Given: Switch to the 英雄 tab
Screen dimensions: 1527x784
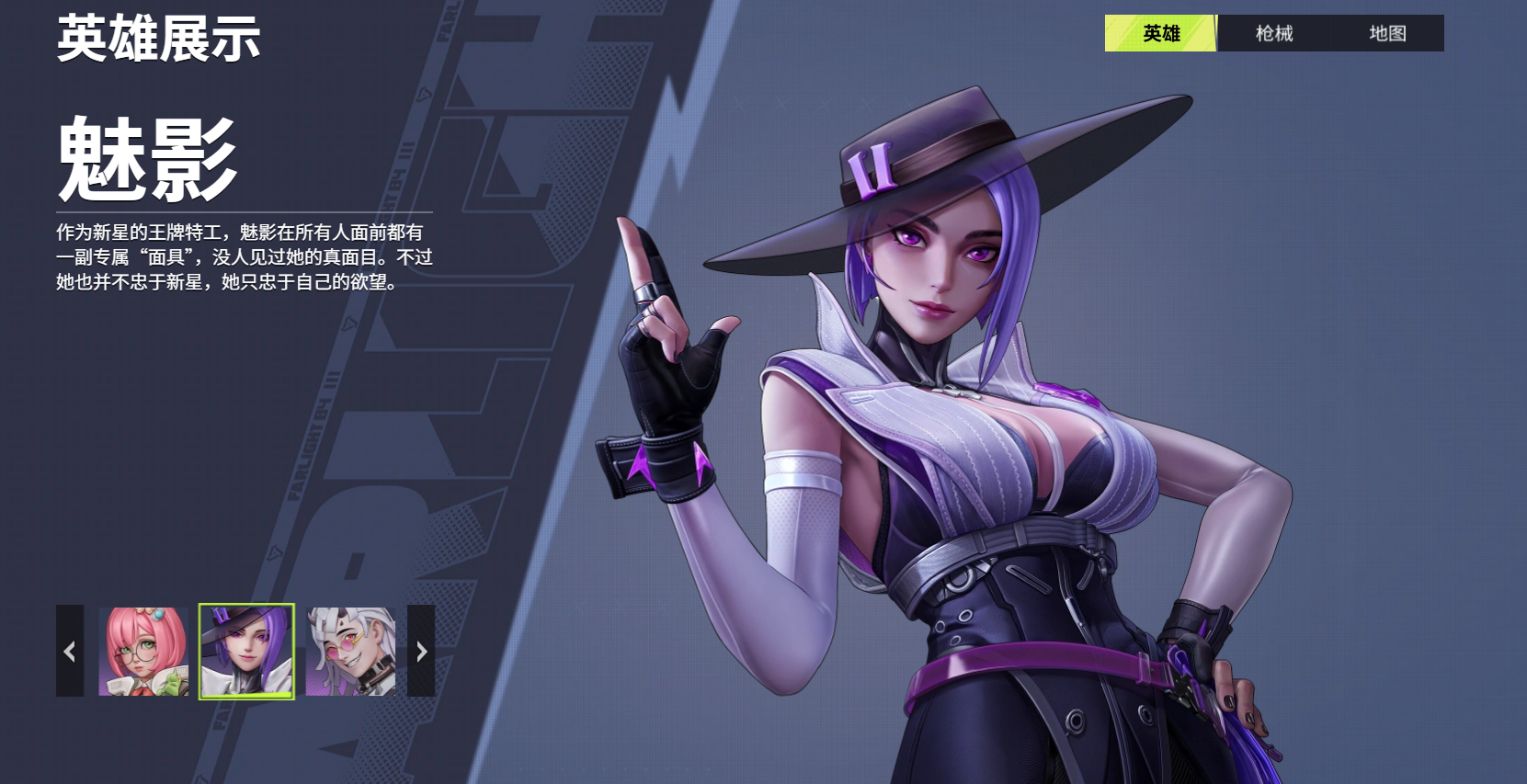Looking at the screenshot, I should 1160,33.
